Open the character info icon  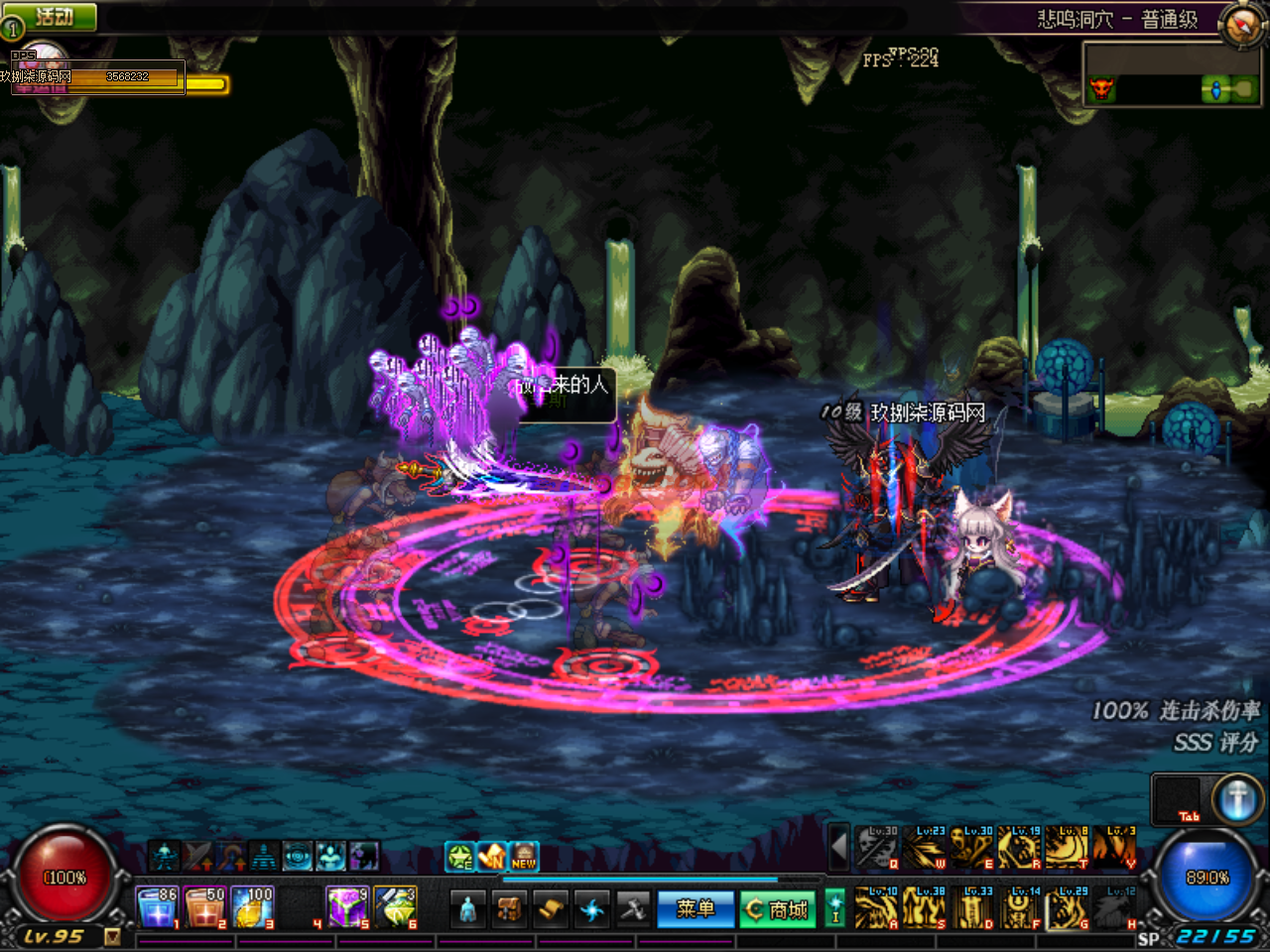point(468,908)
